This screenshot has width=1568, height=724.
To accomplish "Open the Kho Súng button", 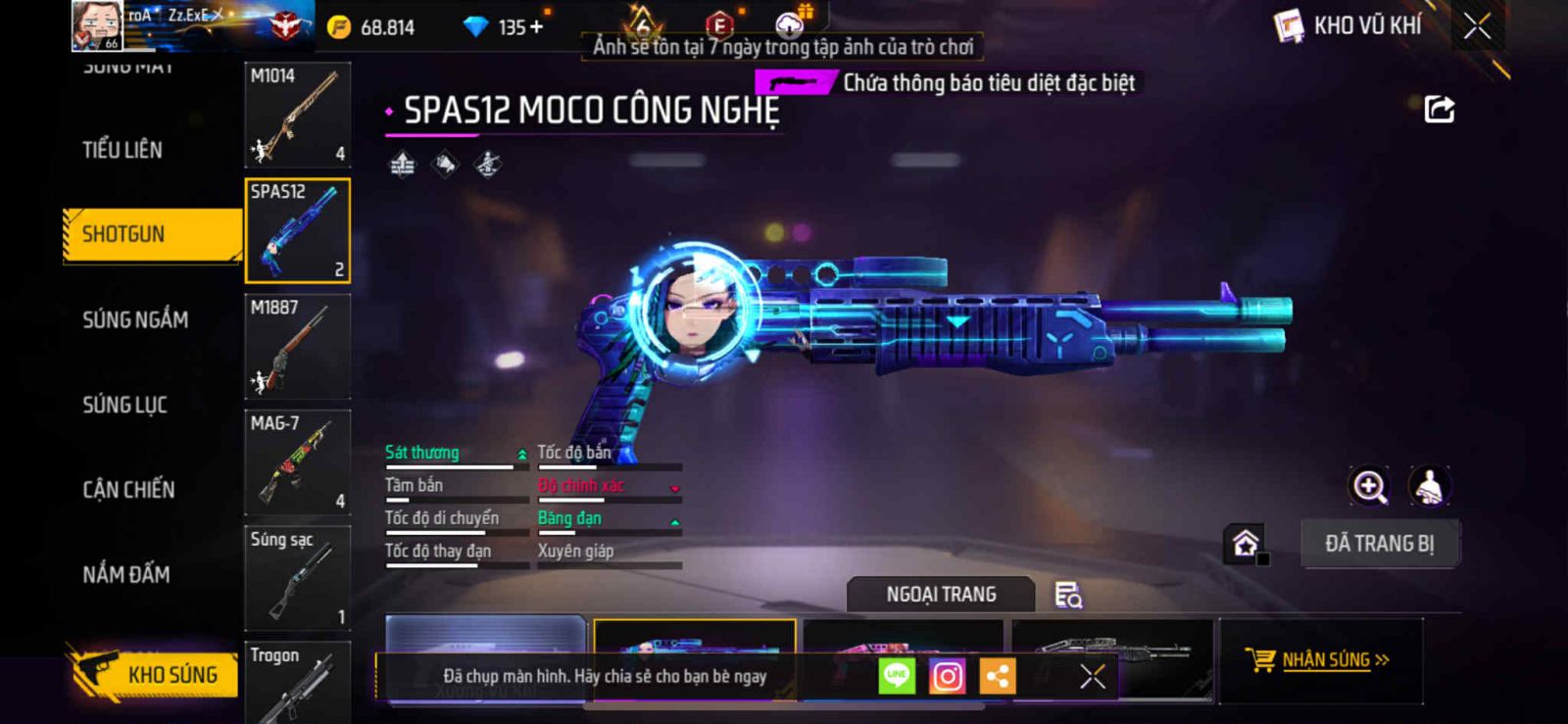I will click(x=155, y=674).
